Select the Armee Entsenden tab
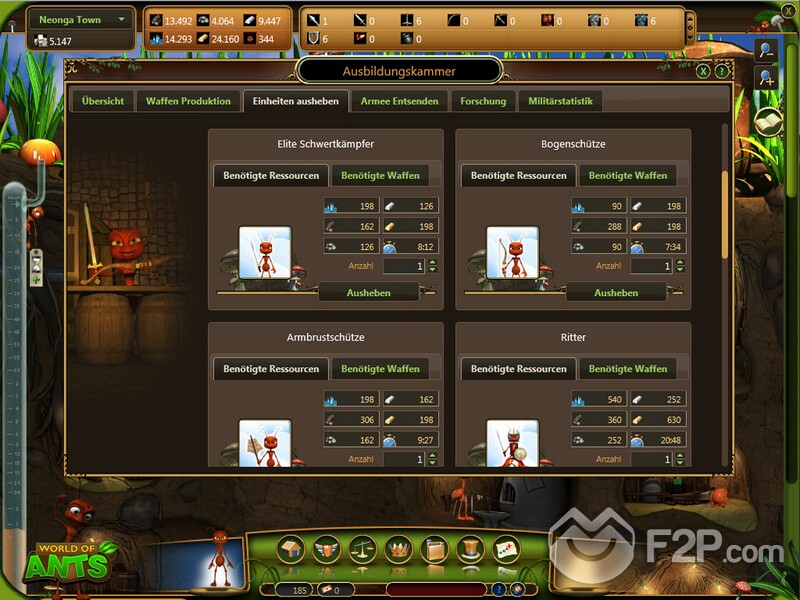800x600 pixels. [x=400, y=101]
